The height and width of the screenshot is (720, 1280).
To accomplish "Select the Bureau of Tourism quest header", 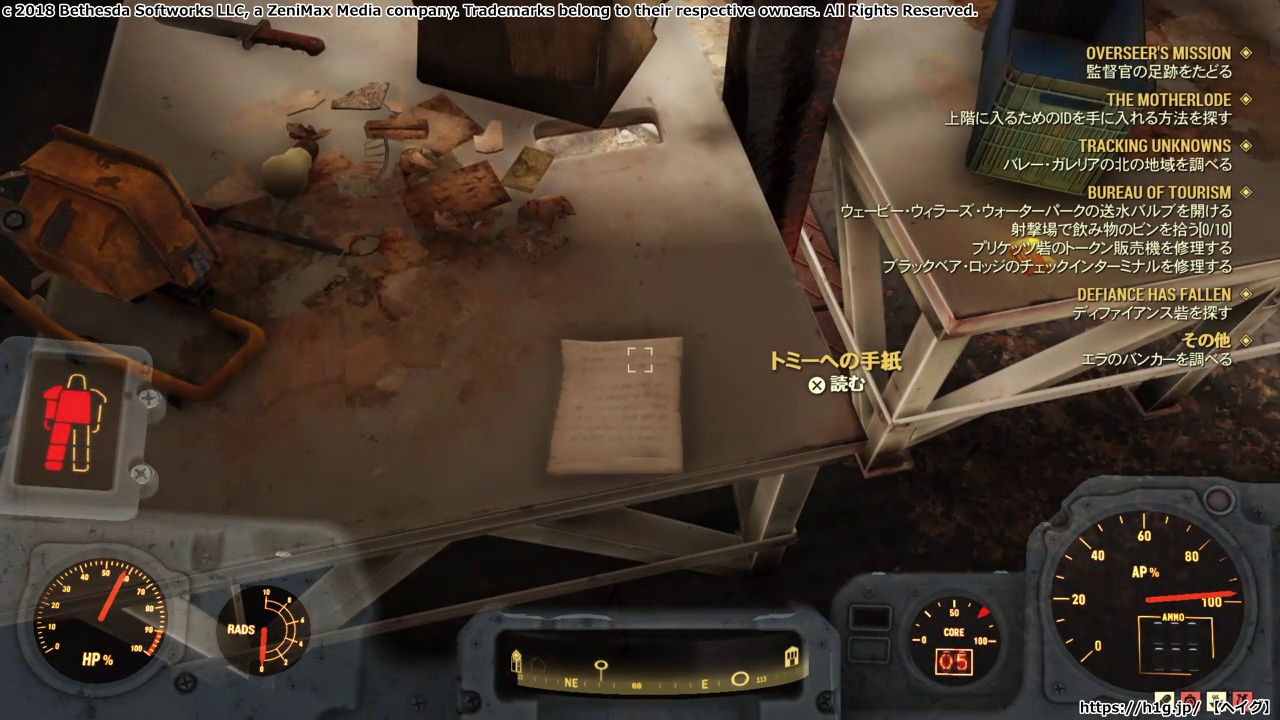I will (1159, 192).
